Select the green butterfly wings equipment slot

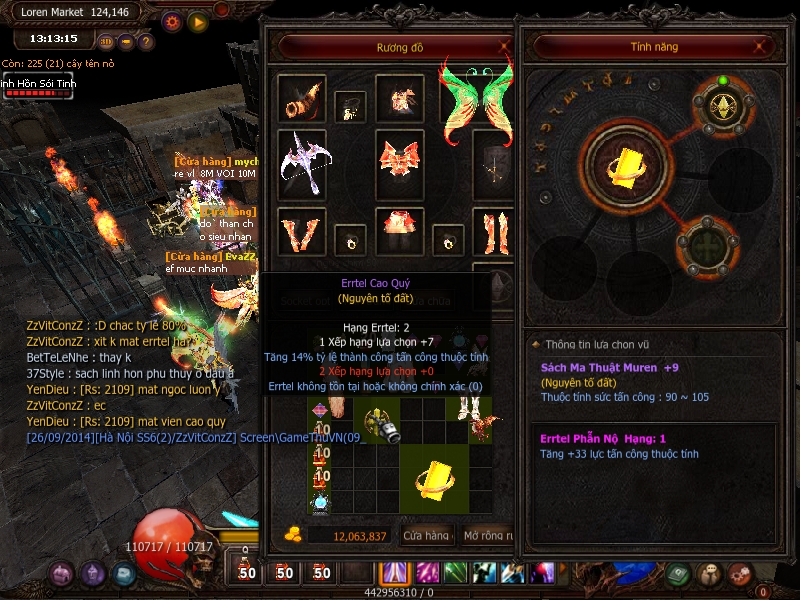476,101
